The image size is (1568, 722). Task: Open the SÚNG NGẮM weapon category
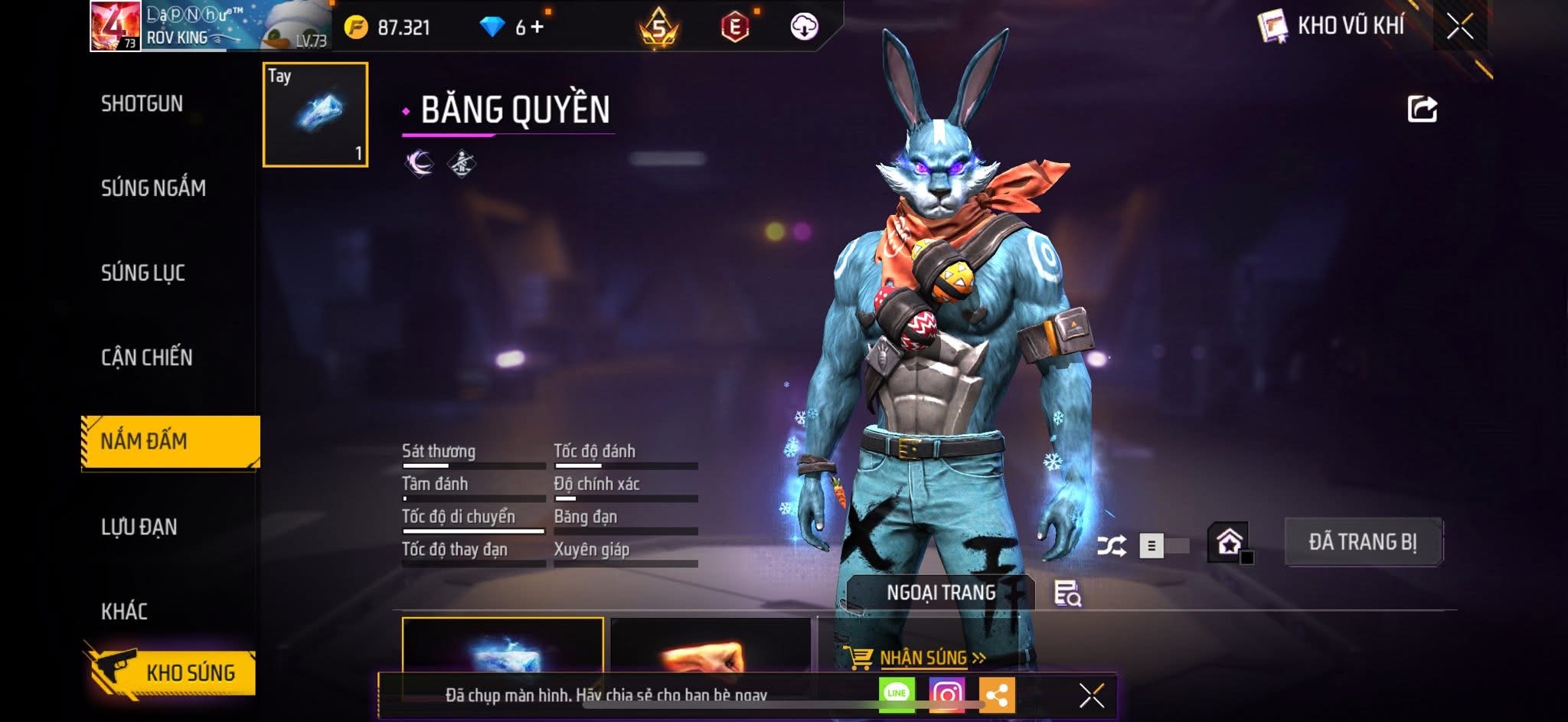click(x=153, y=188)
